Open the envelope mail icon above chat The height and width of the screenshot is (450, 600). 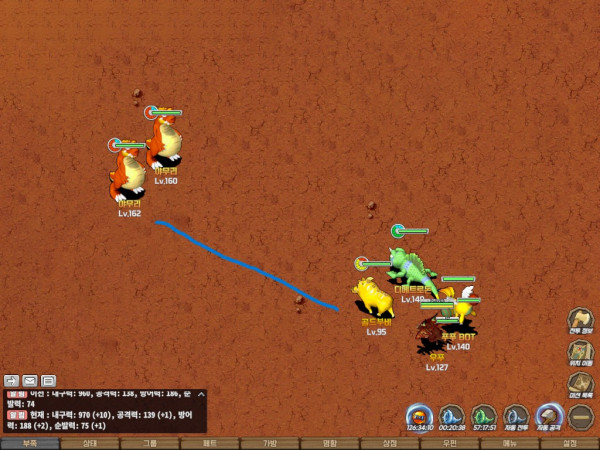[30, 380]
